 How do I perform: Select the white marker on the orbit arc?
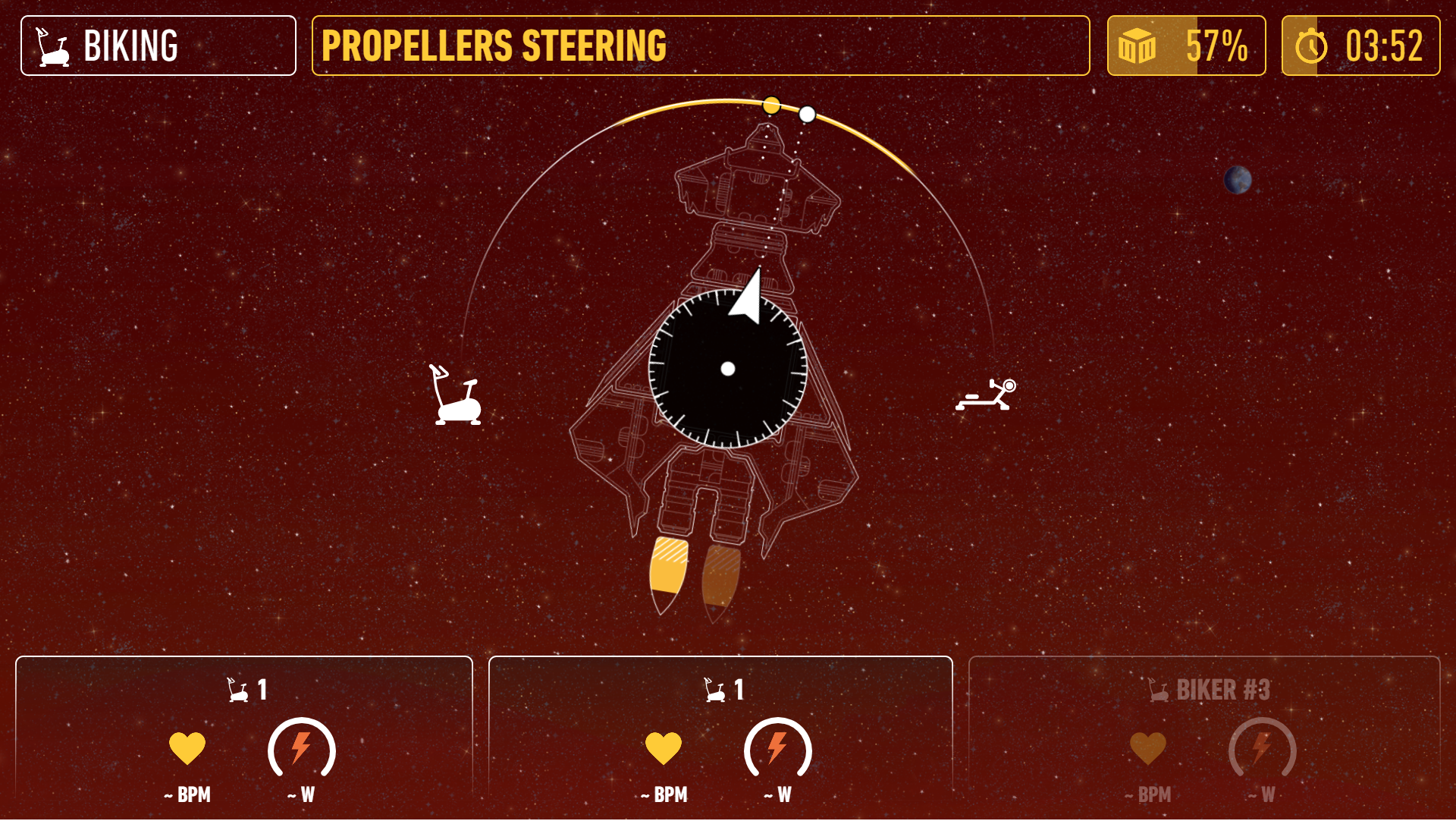coord(807,115)
